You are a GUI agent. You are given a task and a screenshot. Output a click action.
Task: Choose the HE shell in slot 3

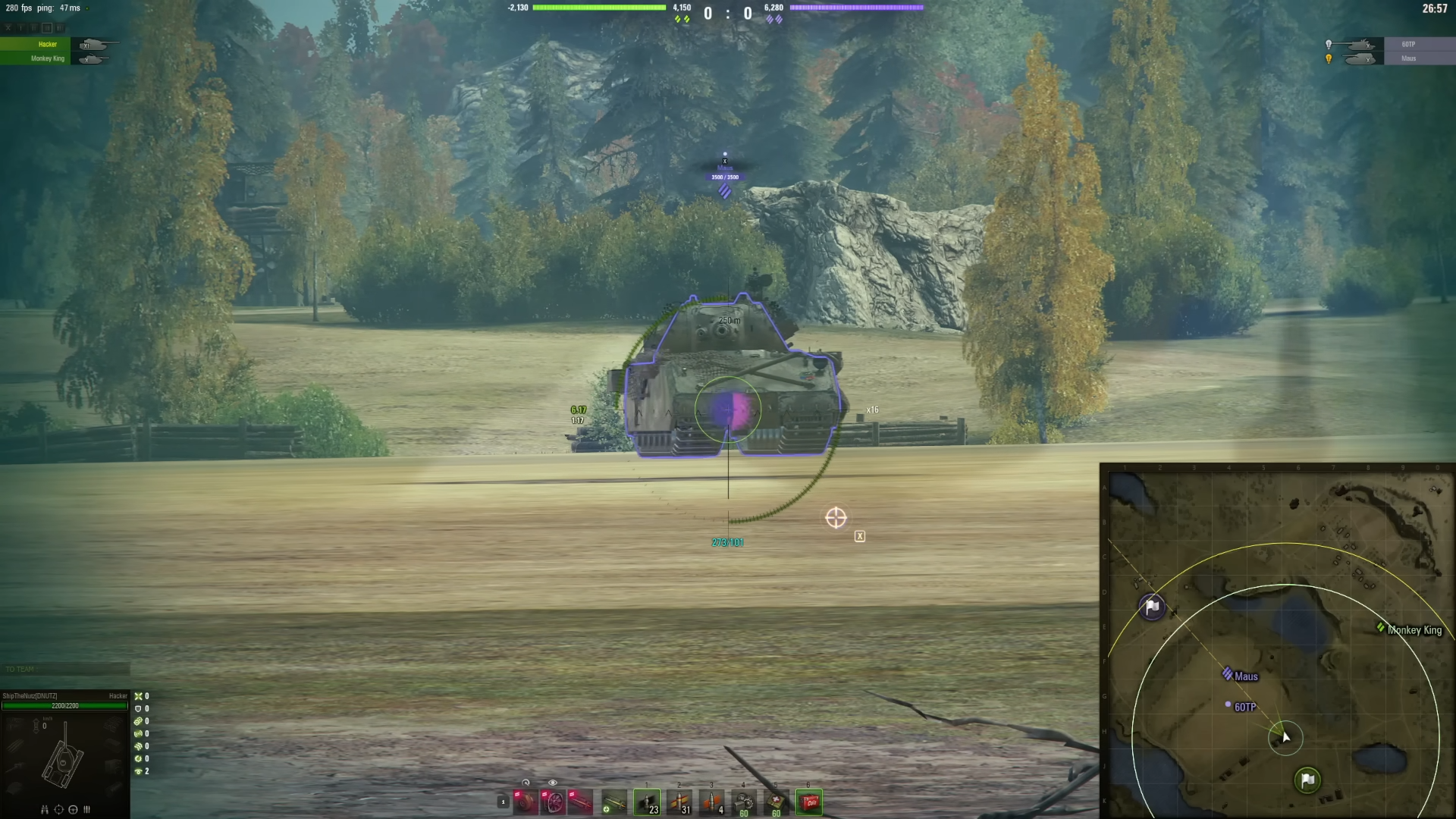click(713, 802)
